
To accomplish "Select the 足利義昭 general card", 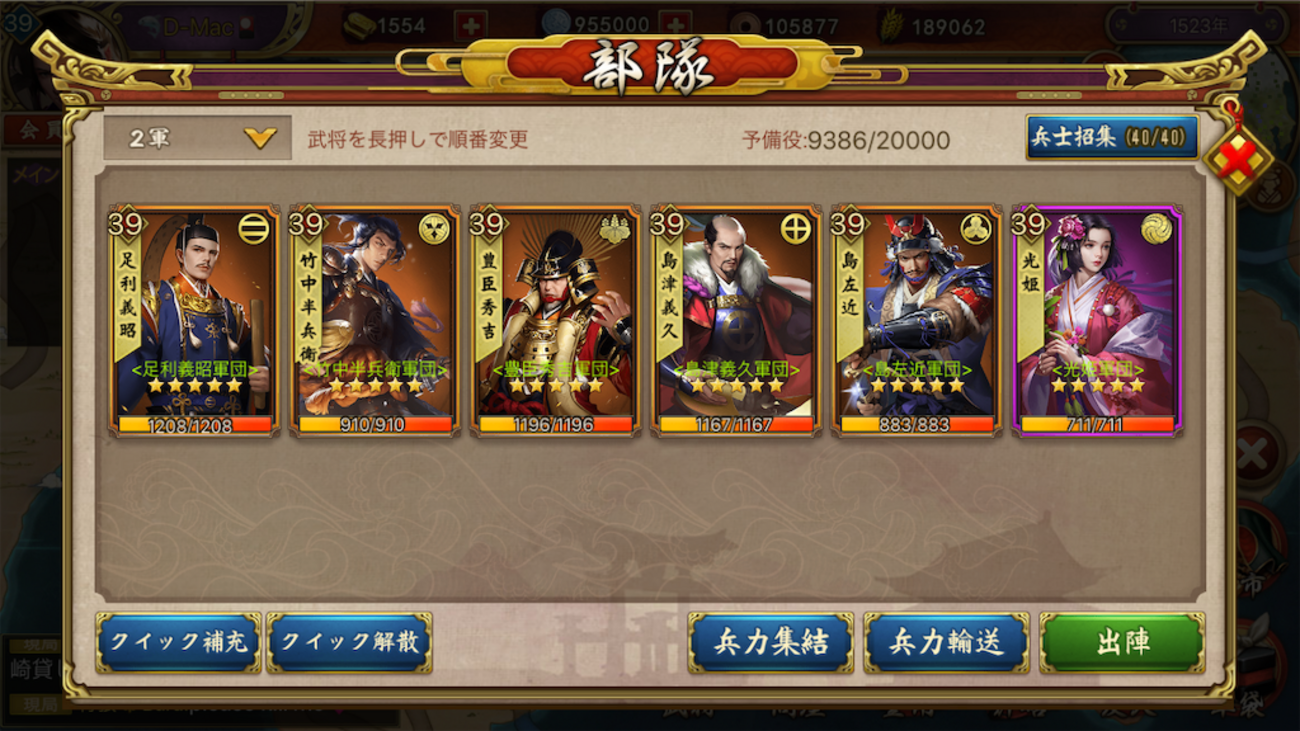I will 194,320.
